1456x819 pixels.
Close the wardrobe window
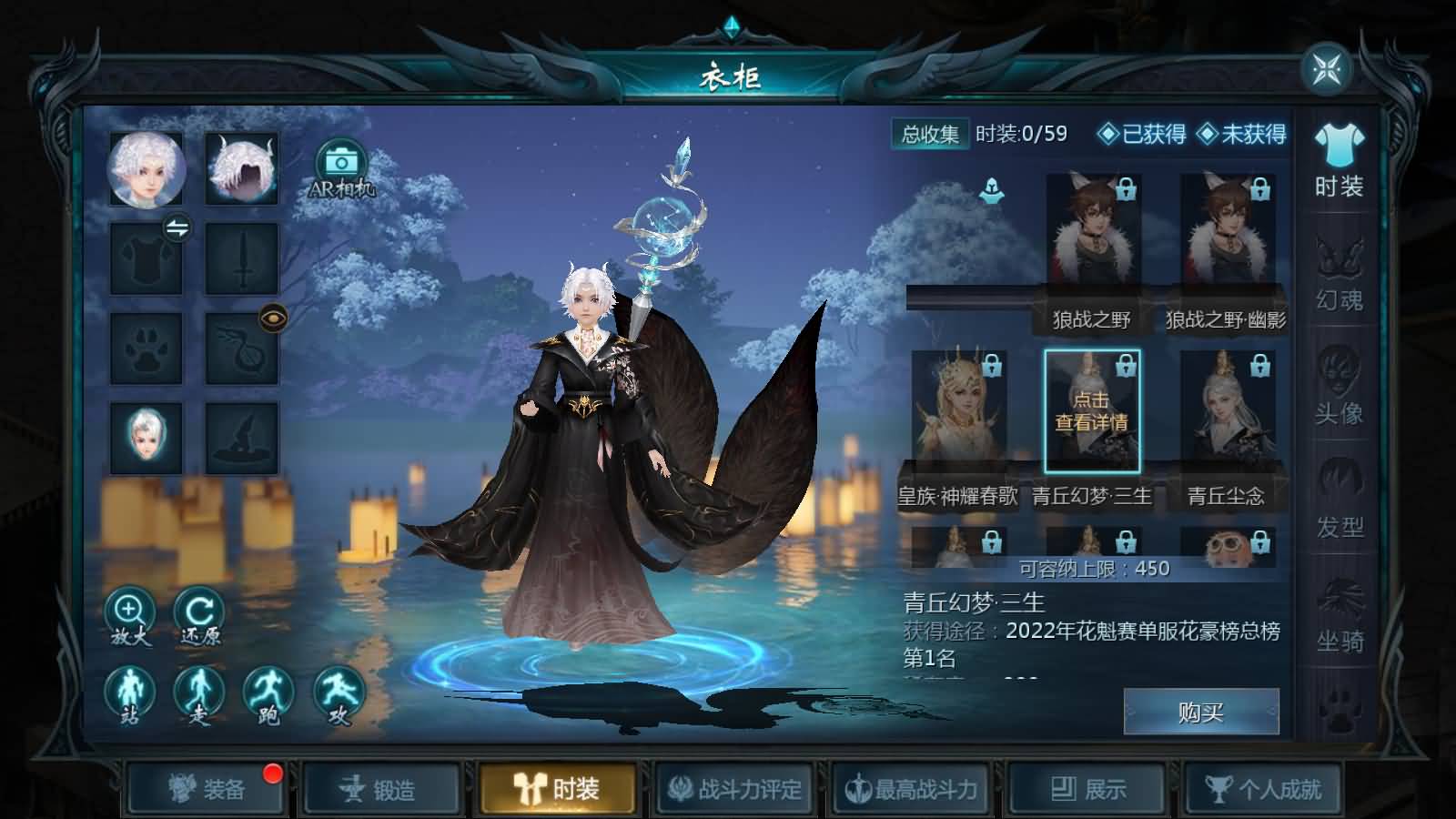1326,69
